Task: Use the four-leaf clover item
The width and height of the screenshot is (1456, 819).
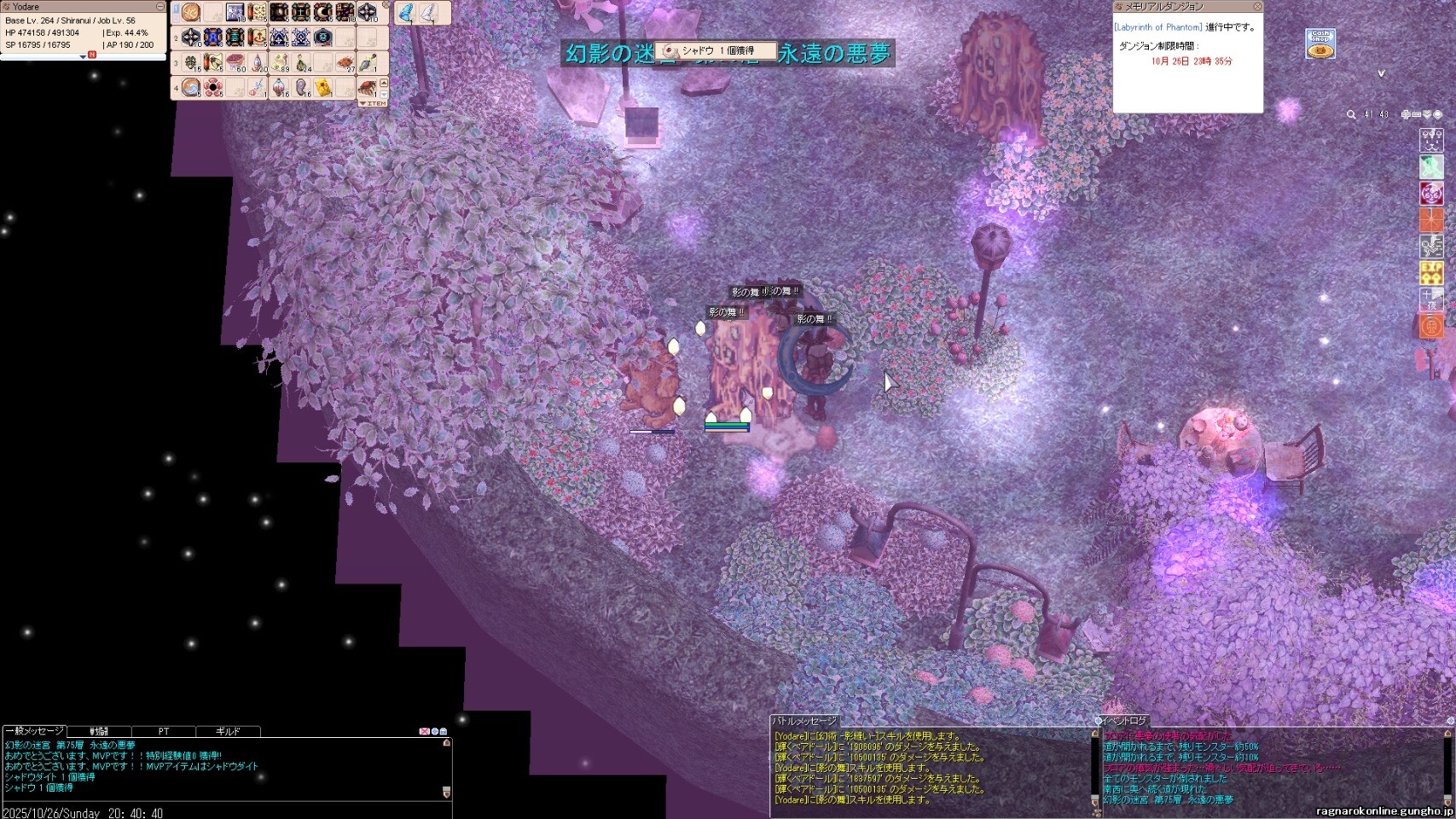Action: pos(190,63)
